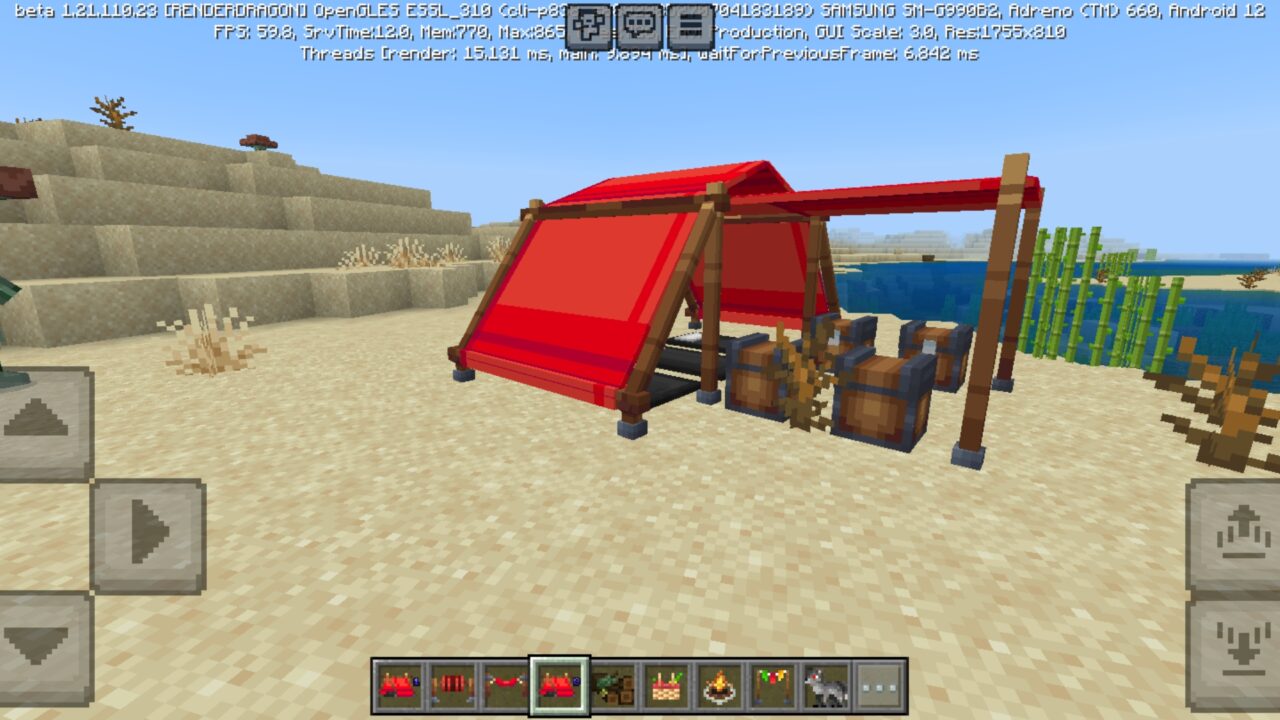Tap the chat icon to type a message
The image size is (1280, 720).
[640, 22]
